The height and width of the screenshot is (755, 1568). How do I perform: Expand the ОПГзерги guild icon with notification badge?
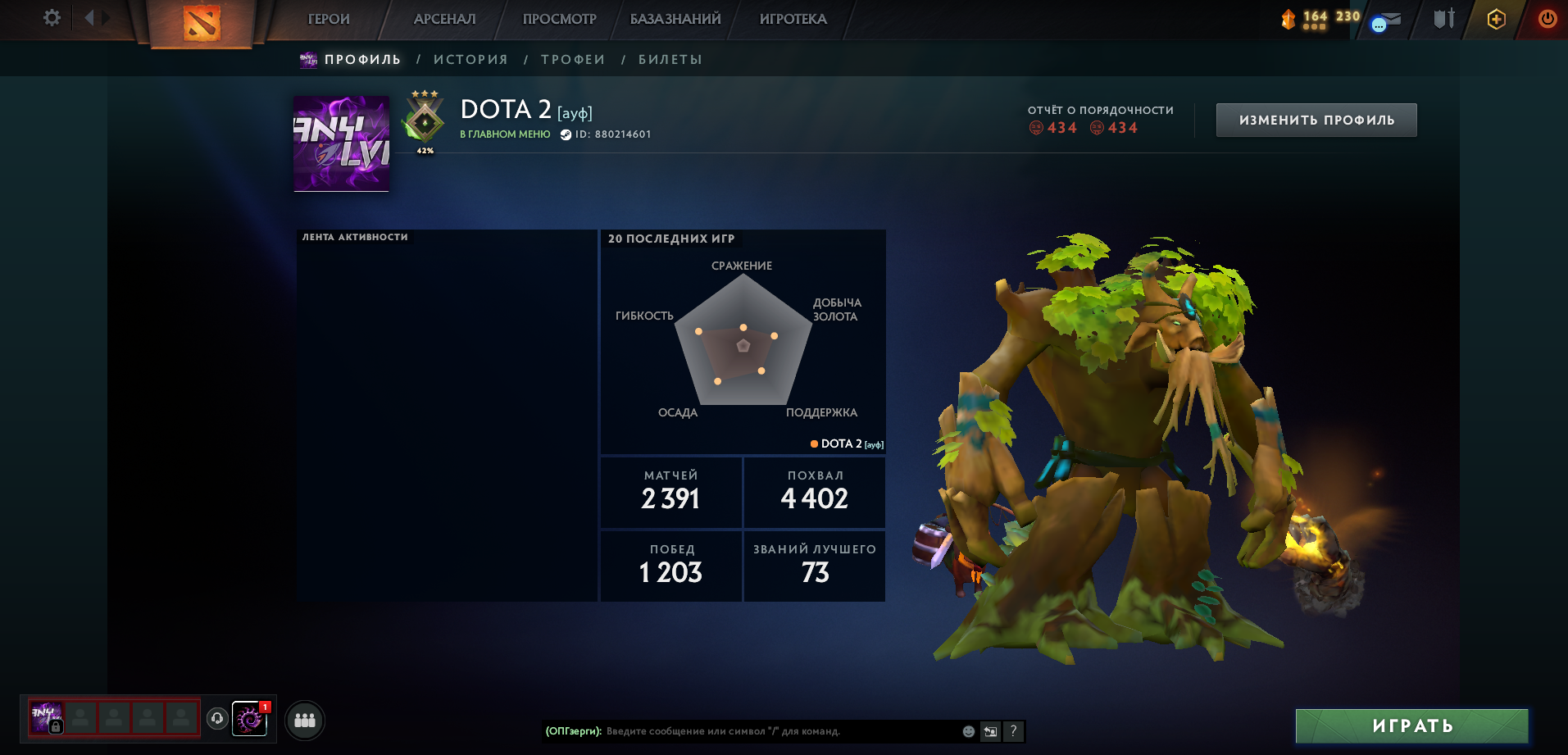251,721
